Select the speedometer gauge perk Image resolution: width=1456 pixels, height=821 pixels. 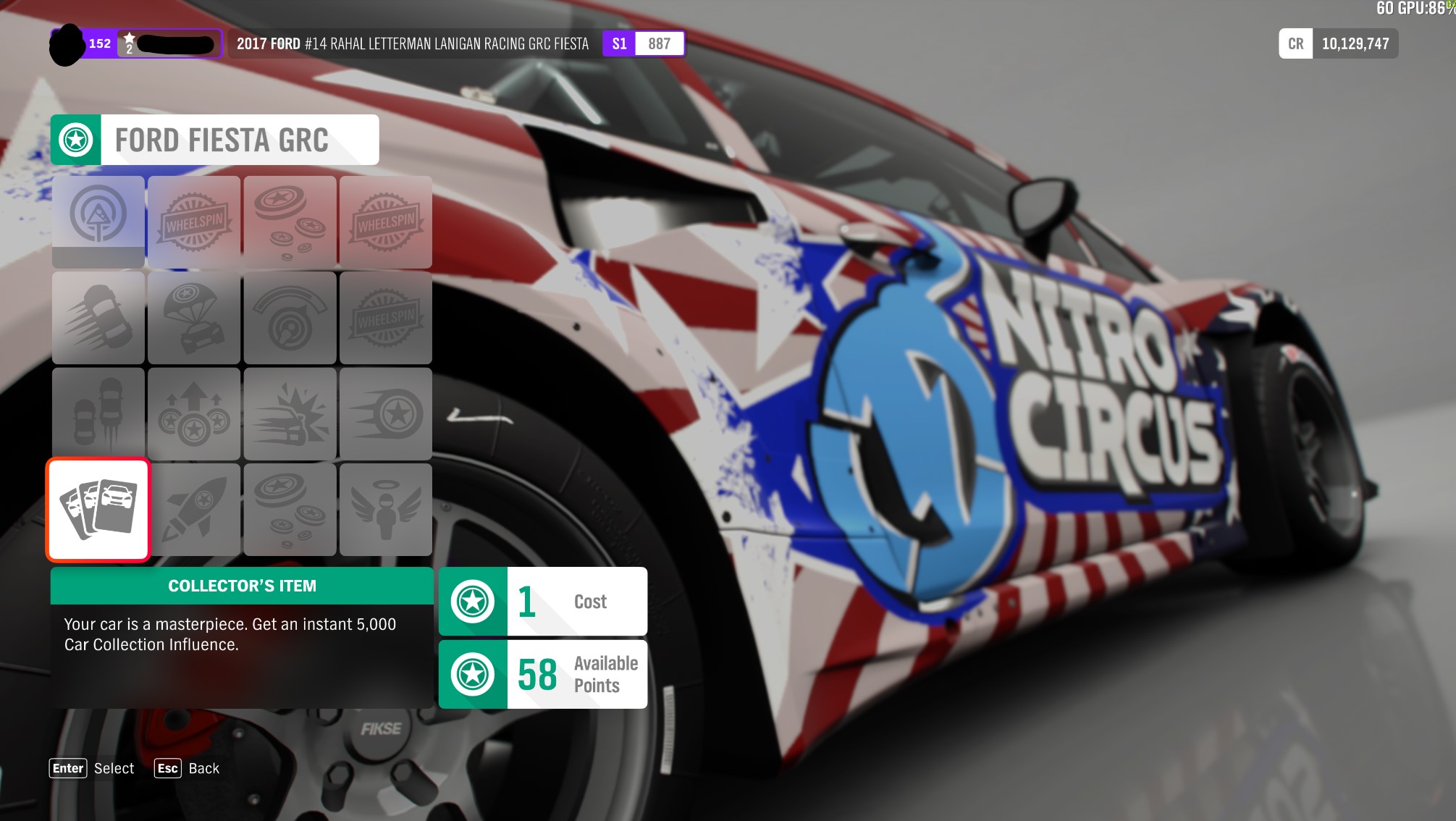pos(290,318)
